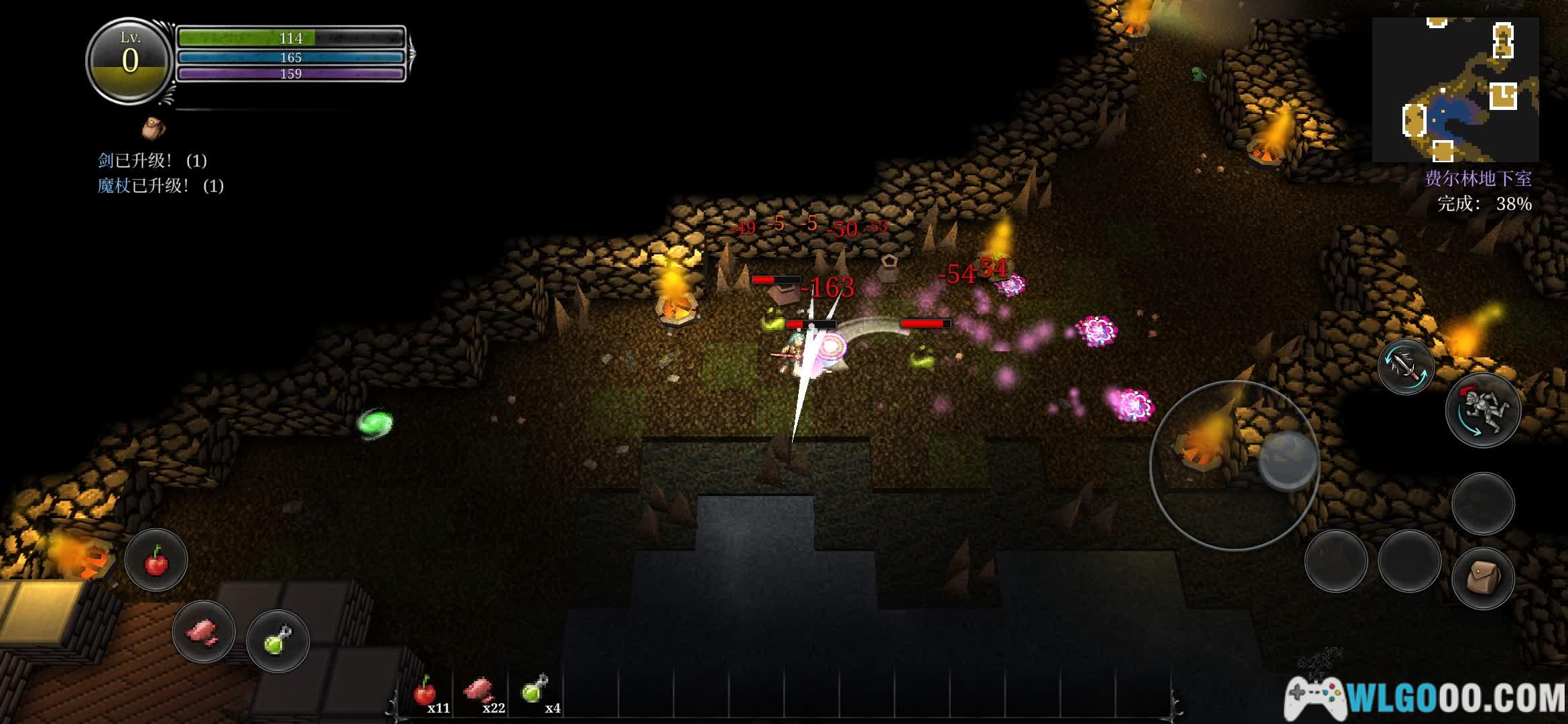Open the backpack inventory
Image resolution: width=1568 pixels, height=724 pixels.
coord(1483,577)
